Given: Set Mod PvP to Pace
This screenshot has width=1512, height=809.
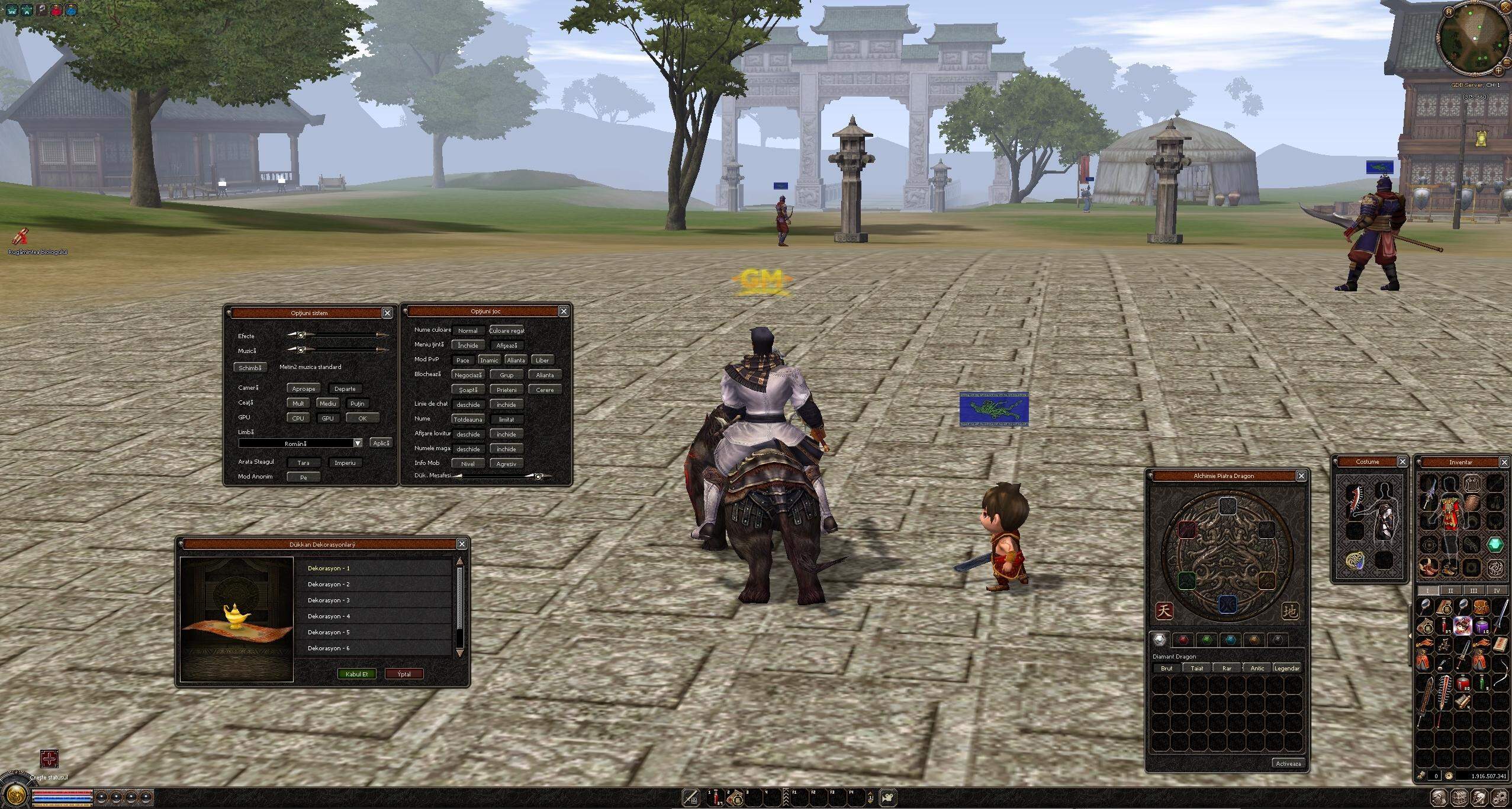Looking at the screenshot, I should click(x=464, y=360).
